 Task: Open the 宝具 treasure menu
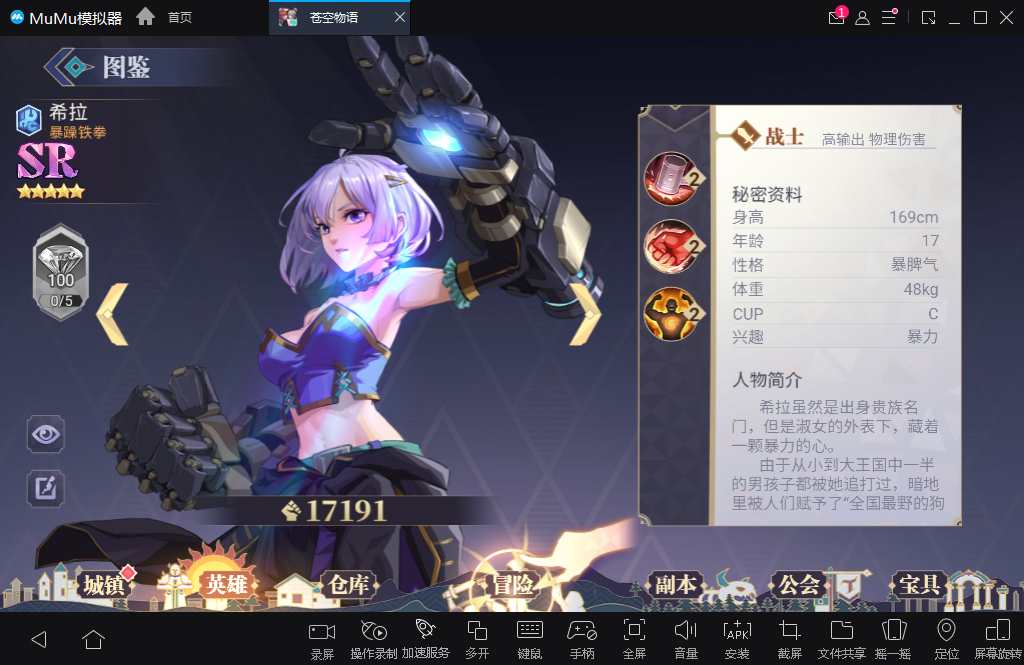[x=918, y=585]
